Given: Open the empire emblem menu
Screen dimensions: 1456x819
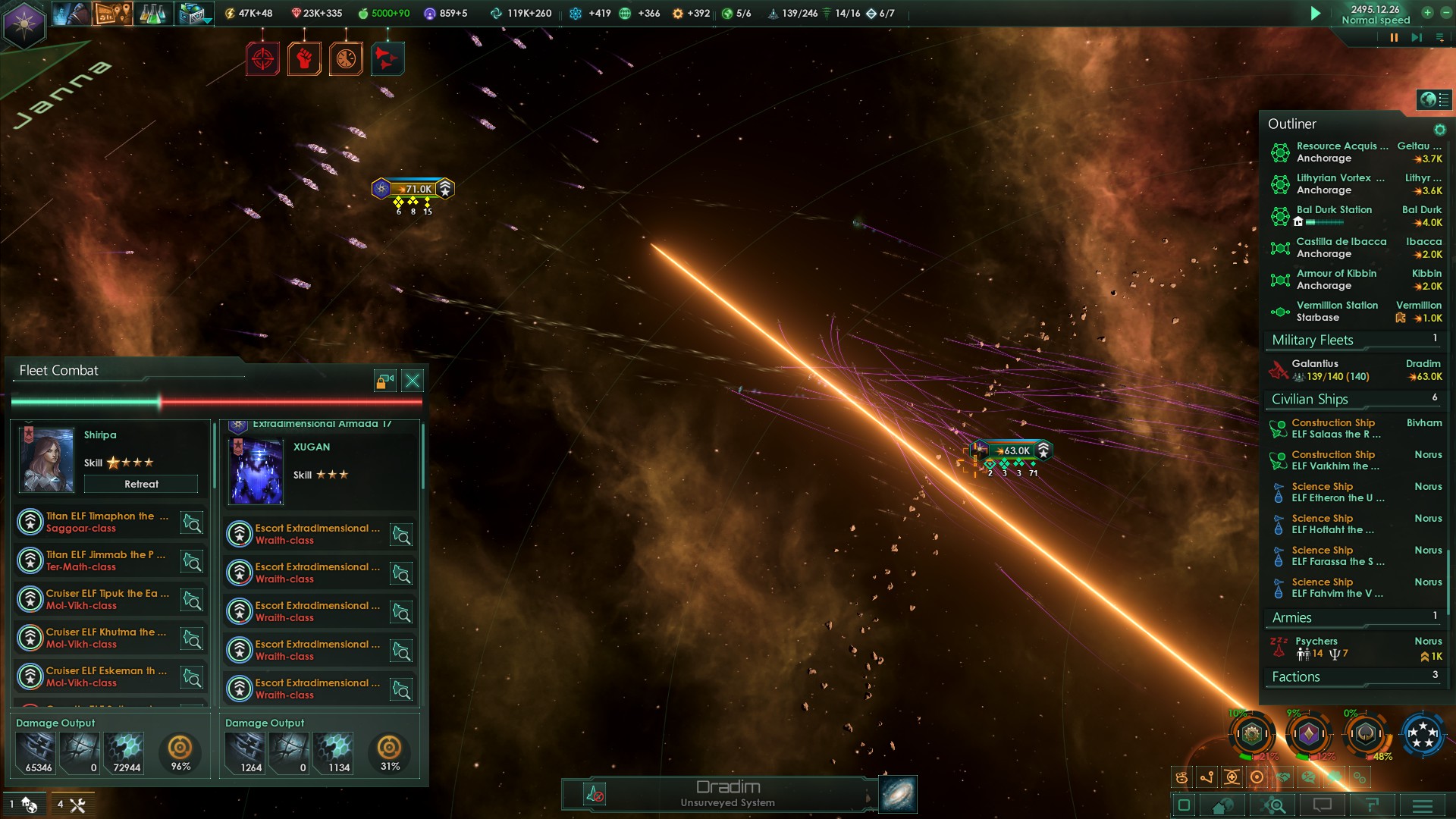Looking at the screenshot, I should [24, 24].
